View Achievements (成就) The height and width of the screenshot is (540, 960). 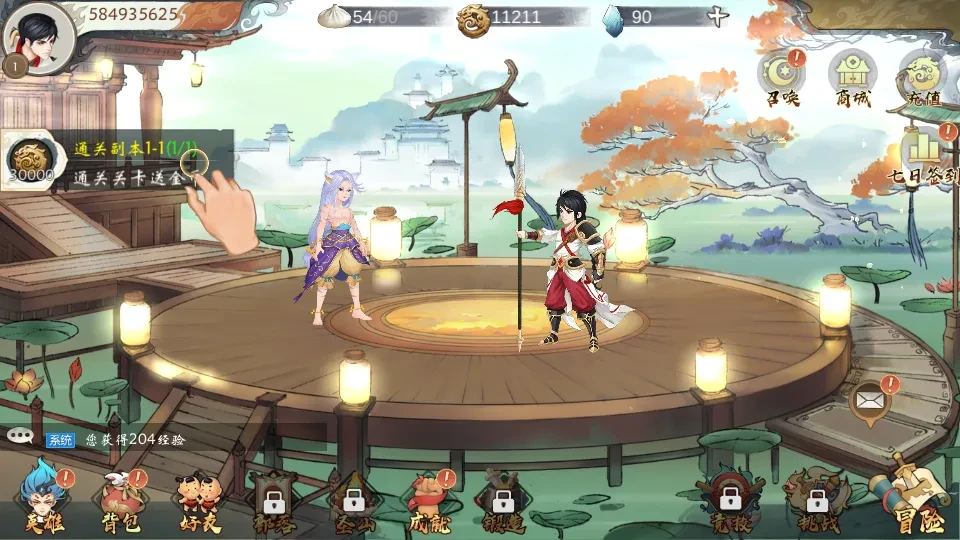pos(430,502)
